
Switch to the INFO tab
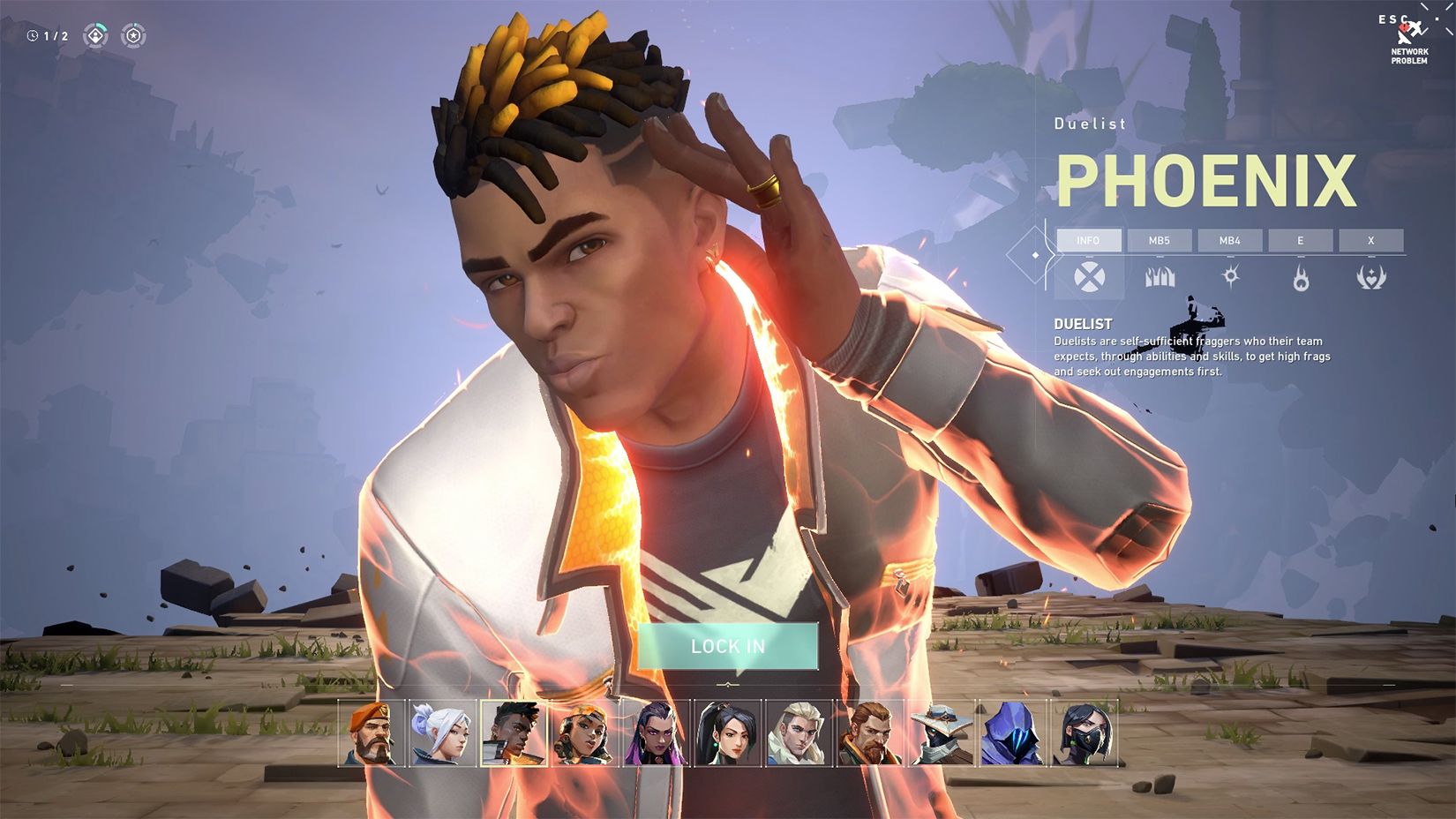1089,240
